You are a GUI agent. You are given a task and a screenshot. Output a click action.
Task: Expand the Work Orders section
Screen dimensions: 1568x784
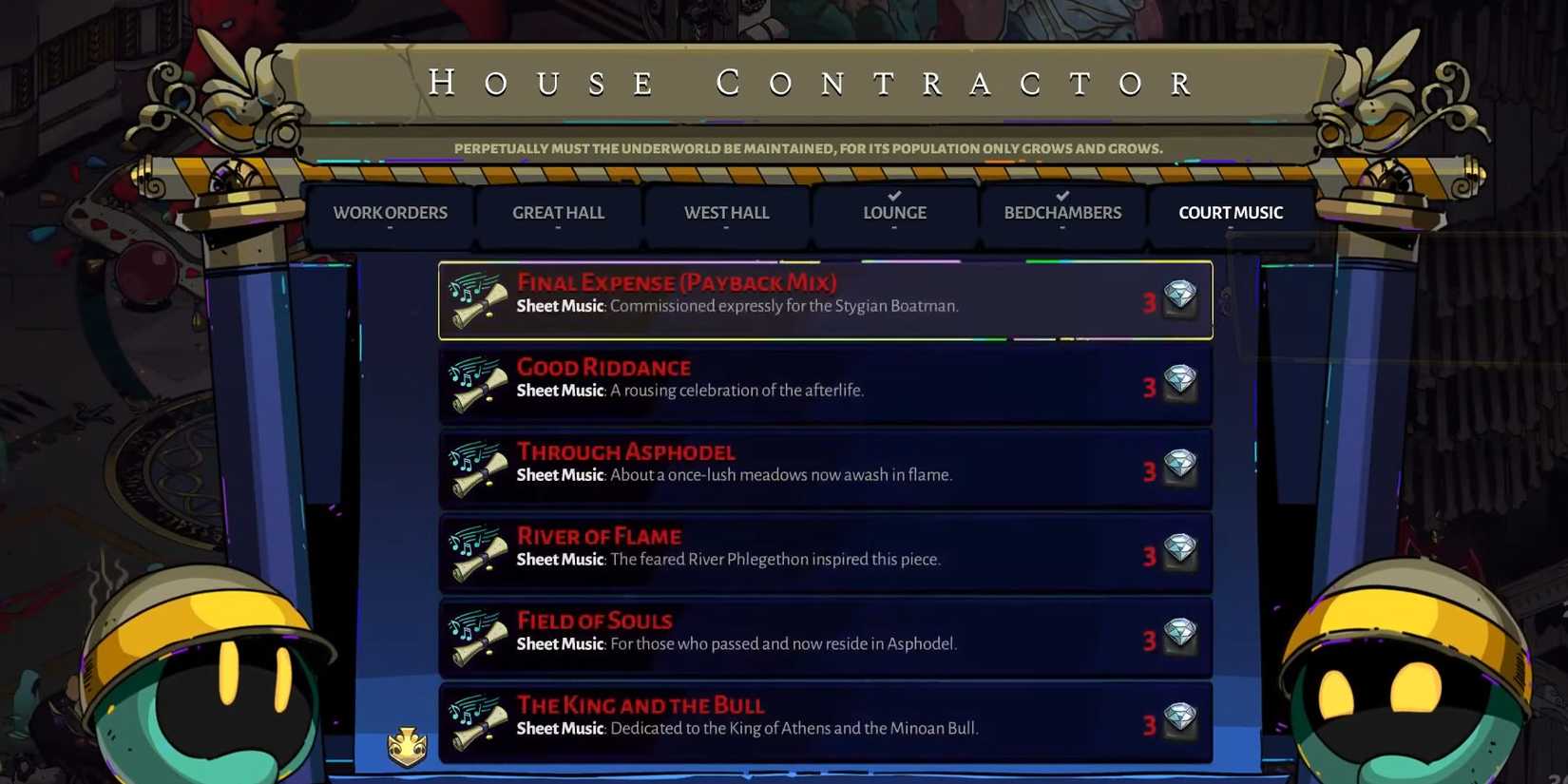click(x=391, y=213)
